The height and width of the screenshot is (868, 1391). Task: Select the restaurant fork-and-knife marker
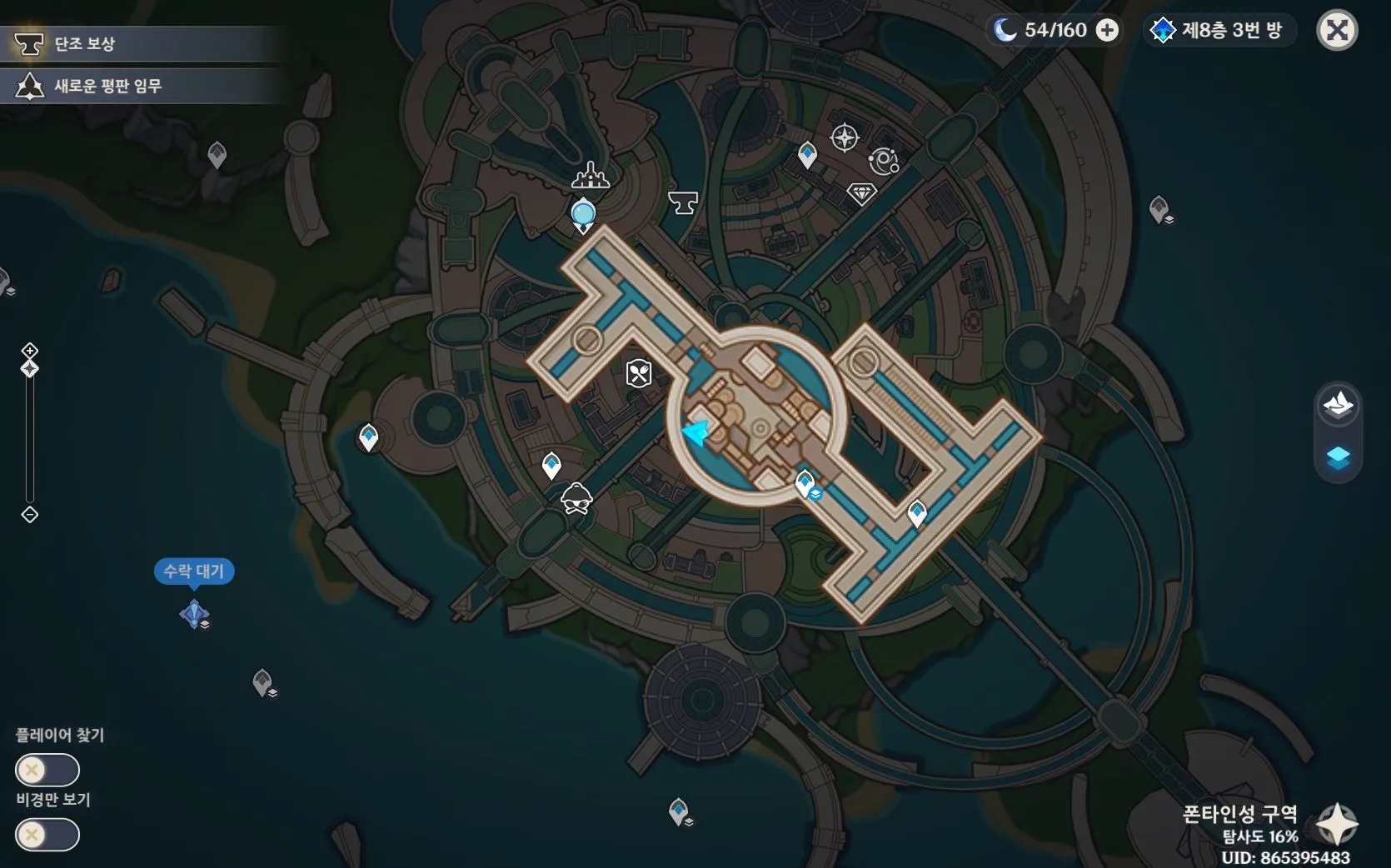click(x=639, y=373)
